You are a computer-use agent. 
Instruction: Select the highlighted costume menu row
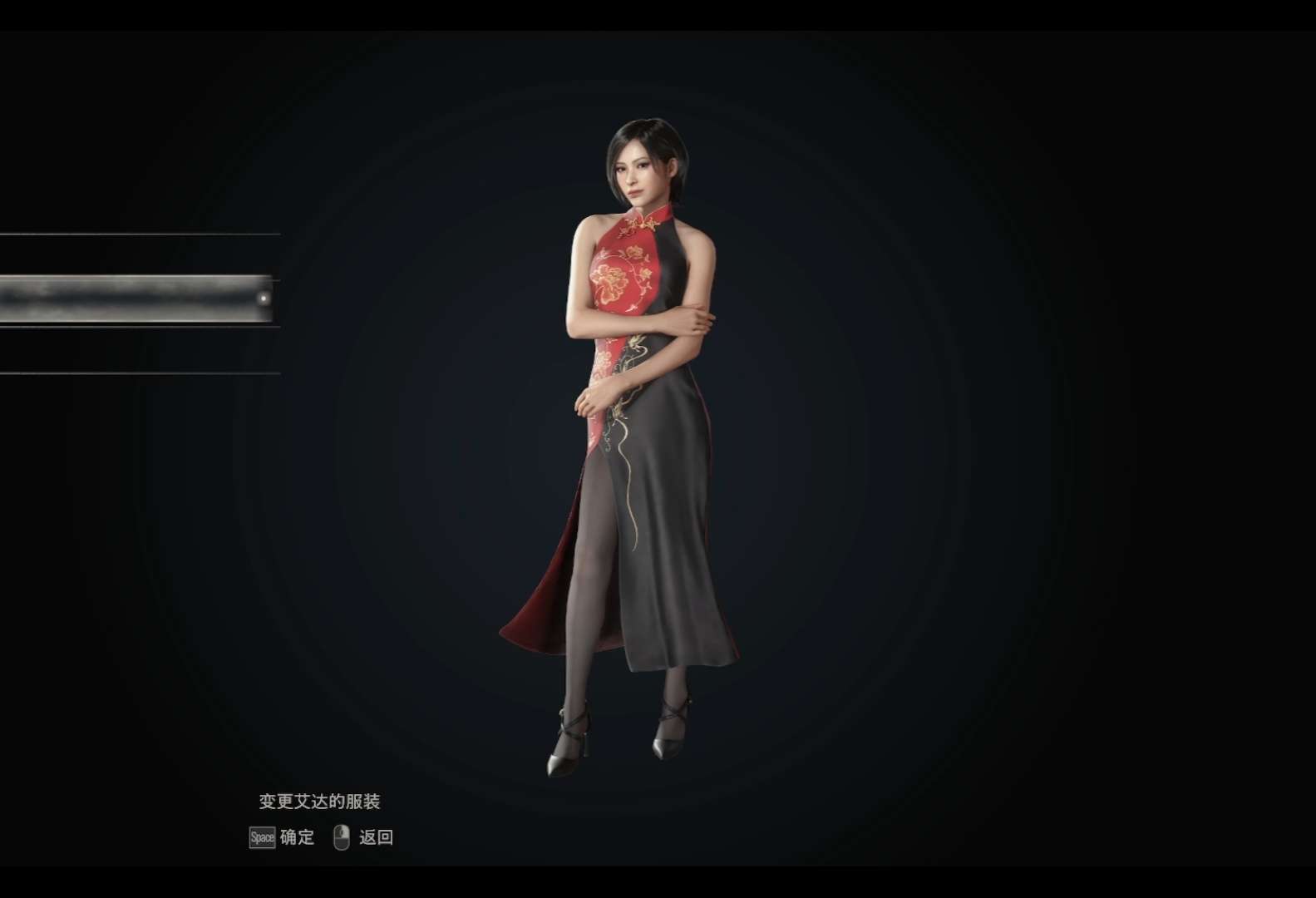[137, 299]
